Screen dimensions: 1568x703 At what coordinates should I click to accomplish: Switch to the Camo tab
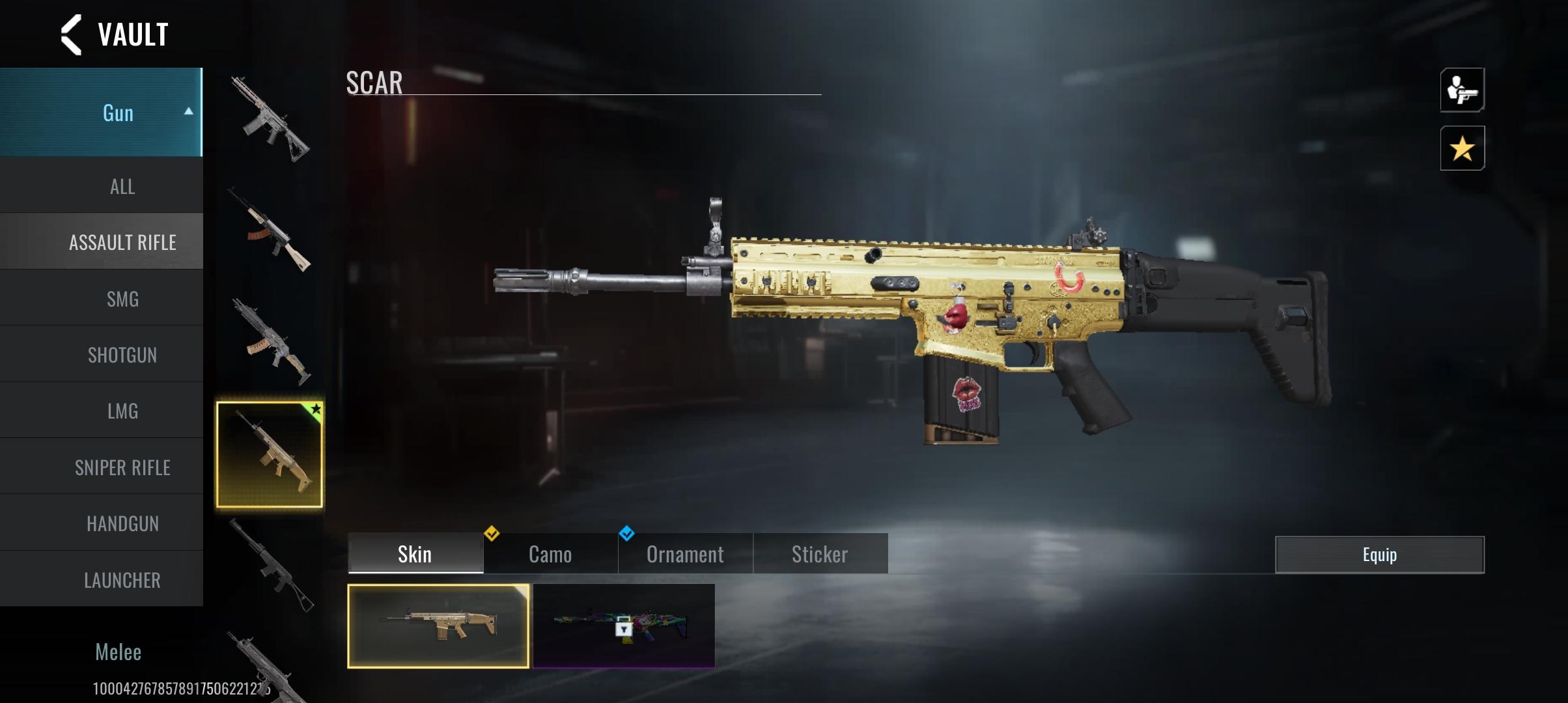point(550,554)
